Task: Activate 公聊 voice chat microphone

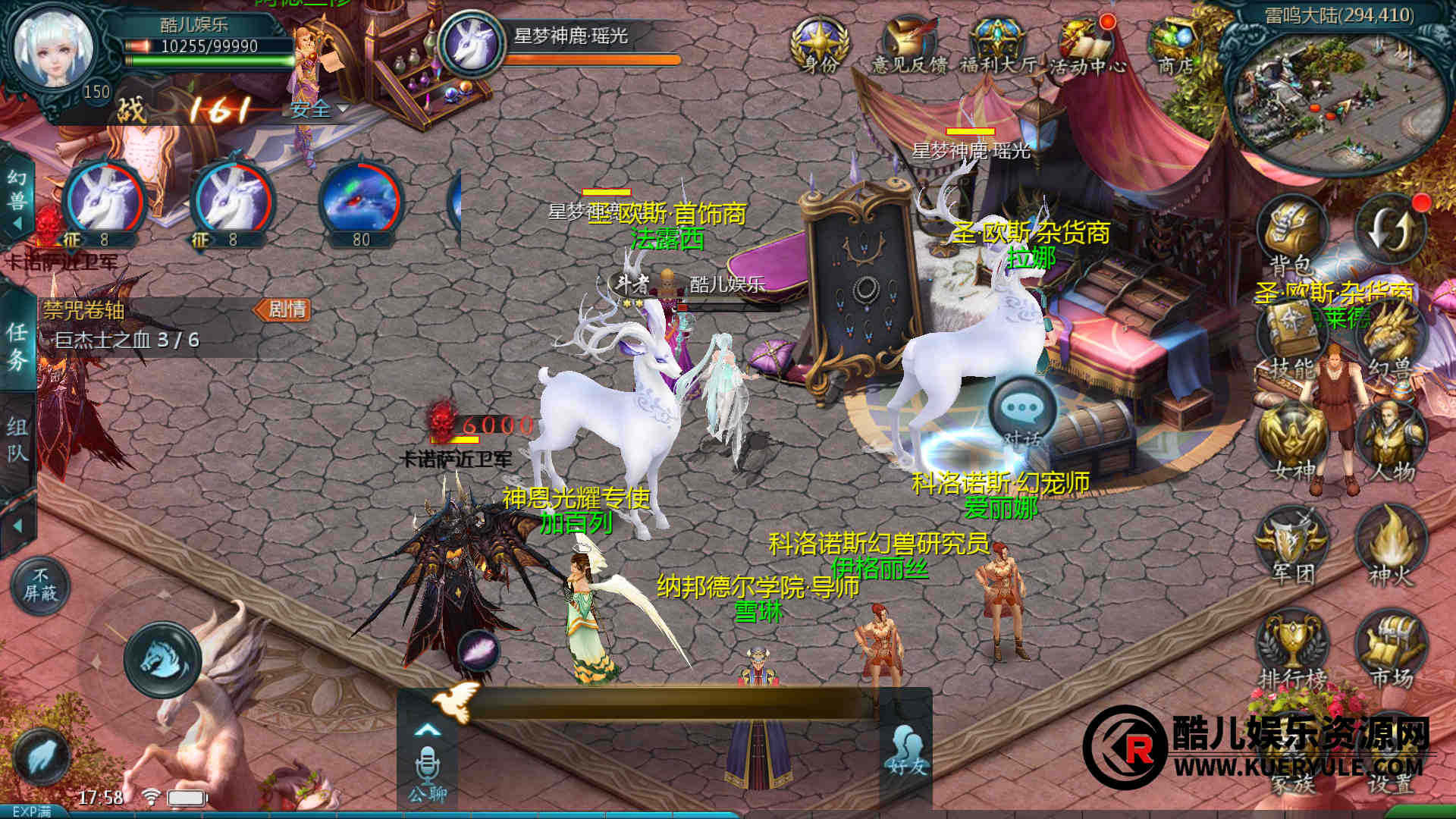Action: [427, 767]
